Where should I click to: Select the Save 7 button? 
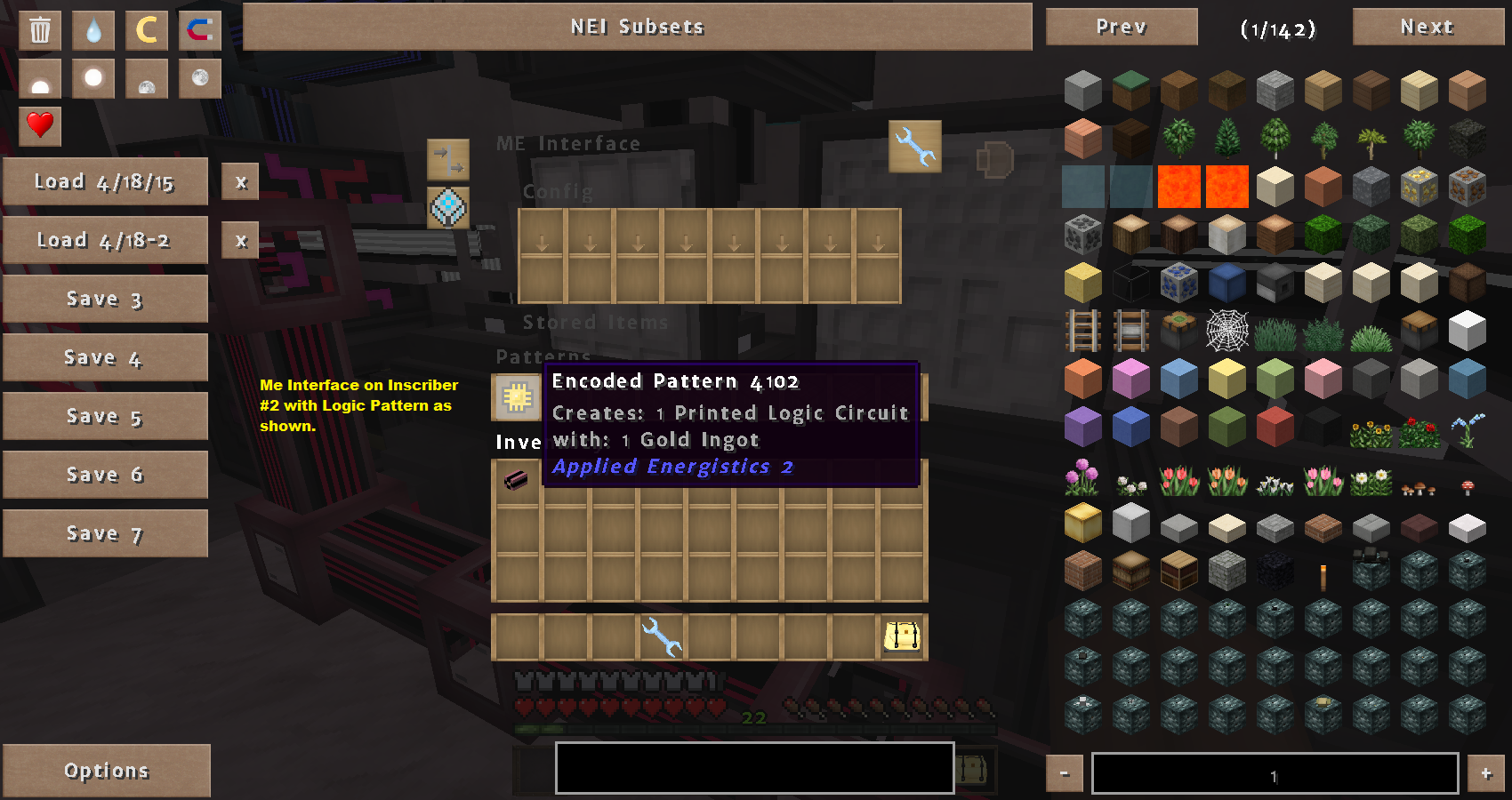coord(105,533)
